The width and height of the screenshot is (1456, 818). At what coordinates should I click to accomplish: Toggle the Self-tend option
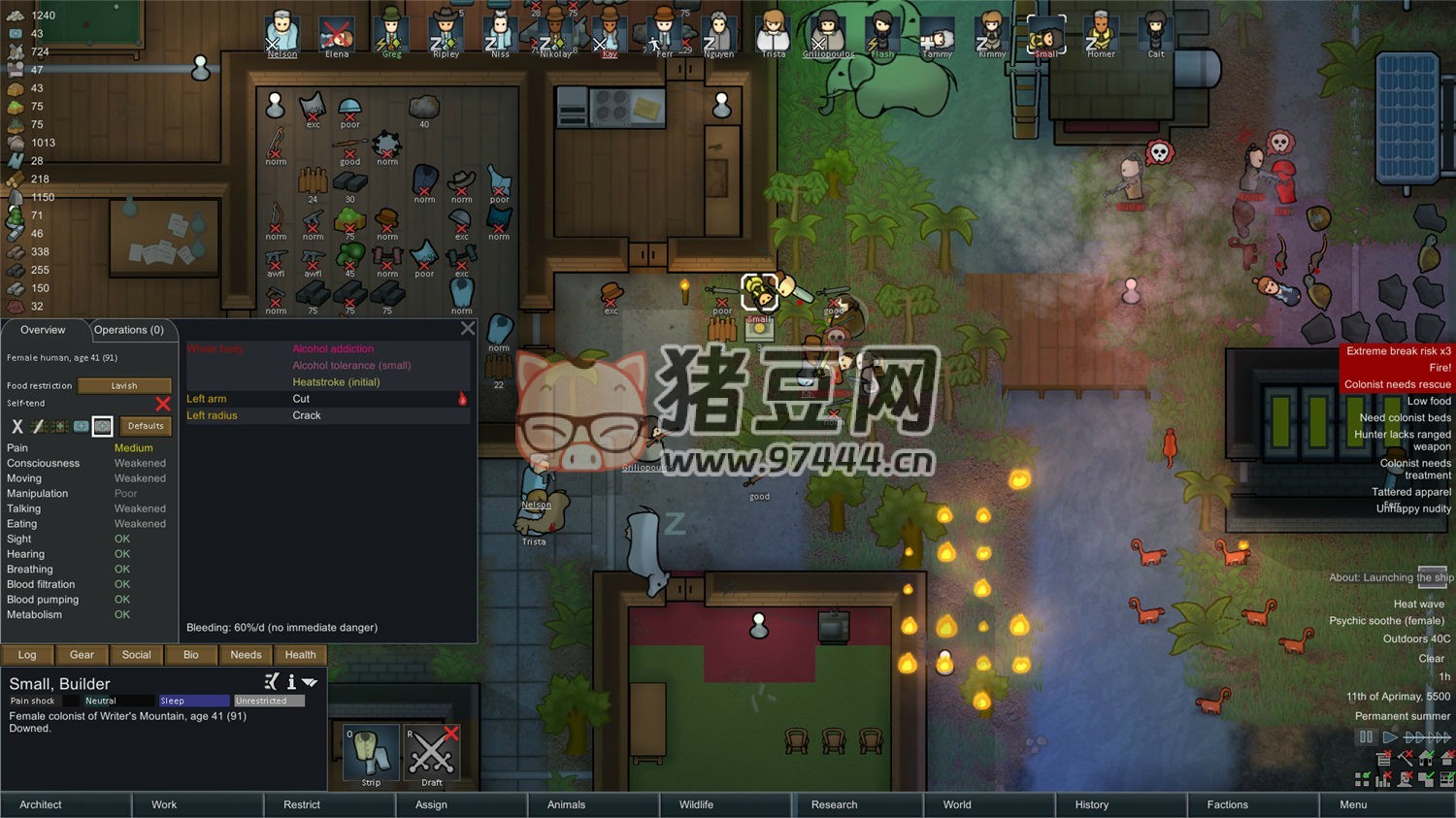point(162,403)
